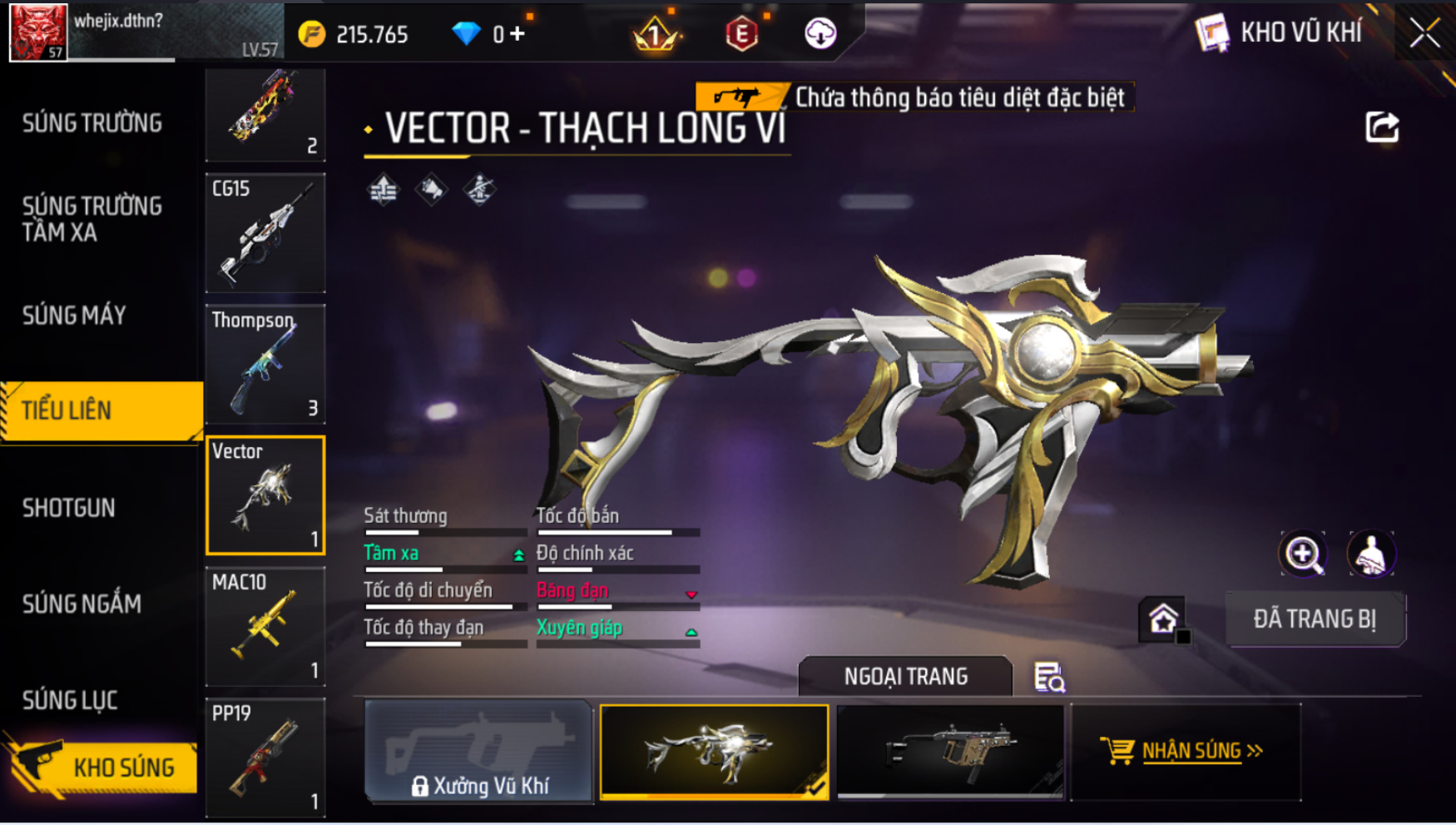Zoom in on the weapon preview

[x=1303, y=554]
